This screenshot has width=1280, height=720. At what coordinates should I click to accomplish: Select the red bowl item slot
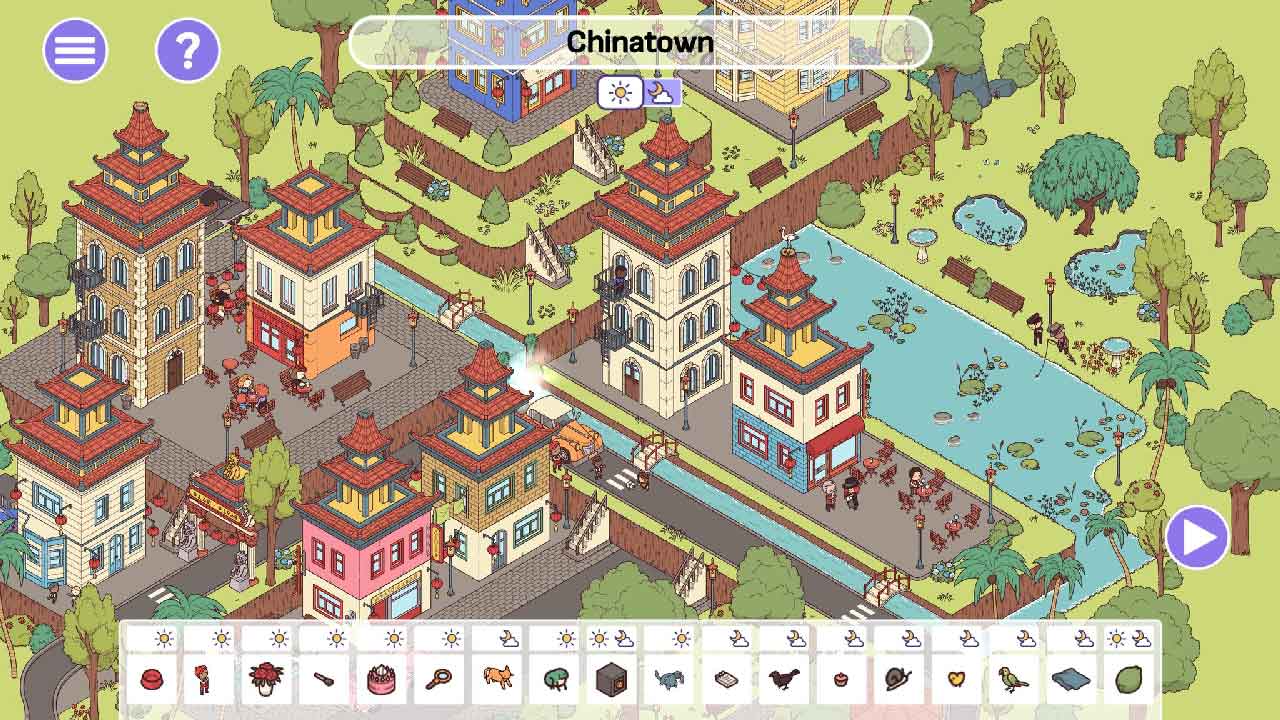(152, 680)
